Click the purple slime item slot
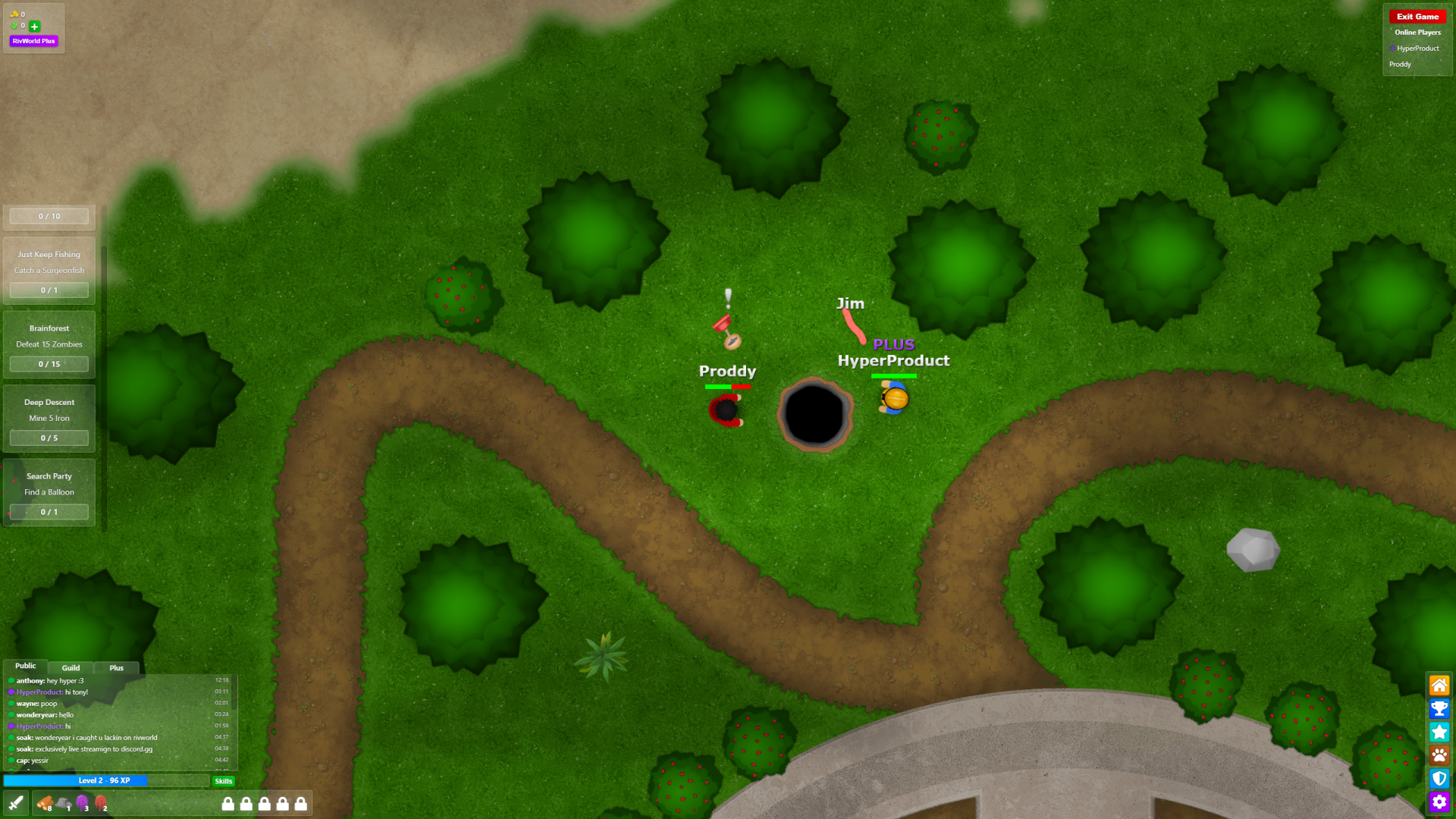 click(83, 802)
